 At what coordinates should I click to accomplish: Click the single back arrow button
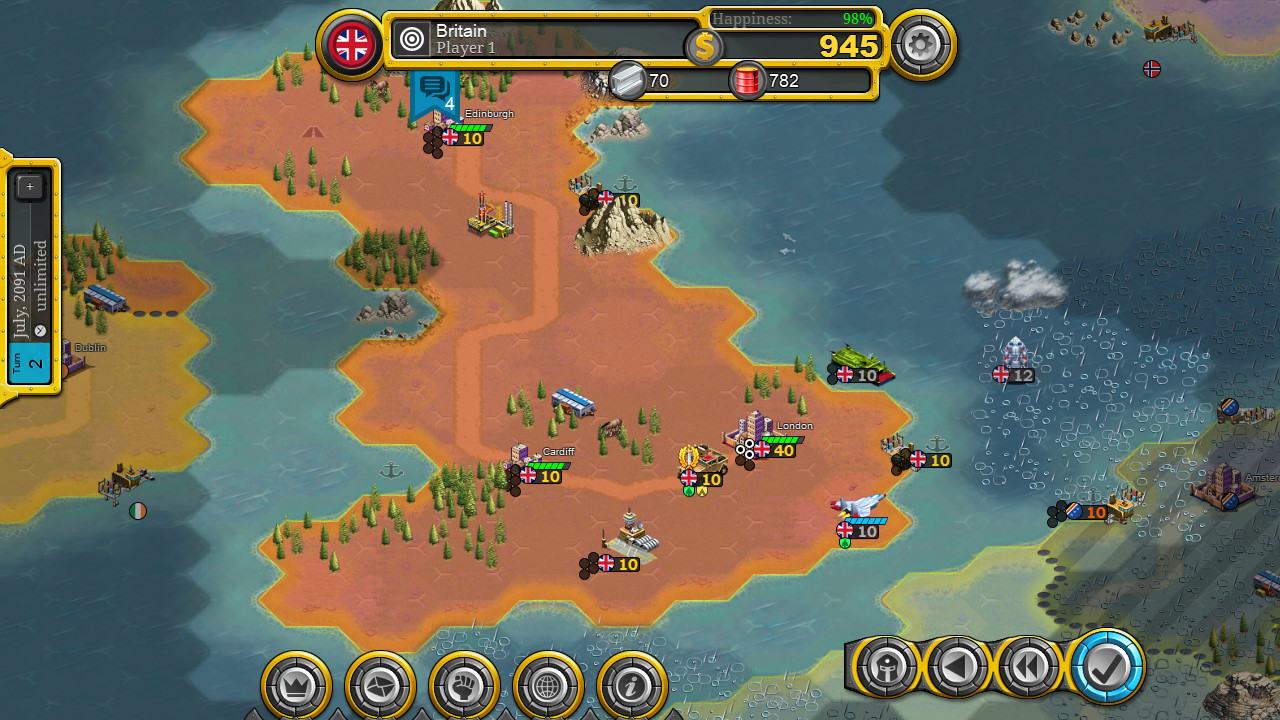(957, 666)
